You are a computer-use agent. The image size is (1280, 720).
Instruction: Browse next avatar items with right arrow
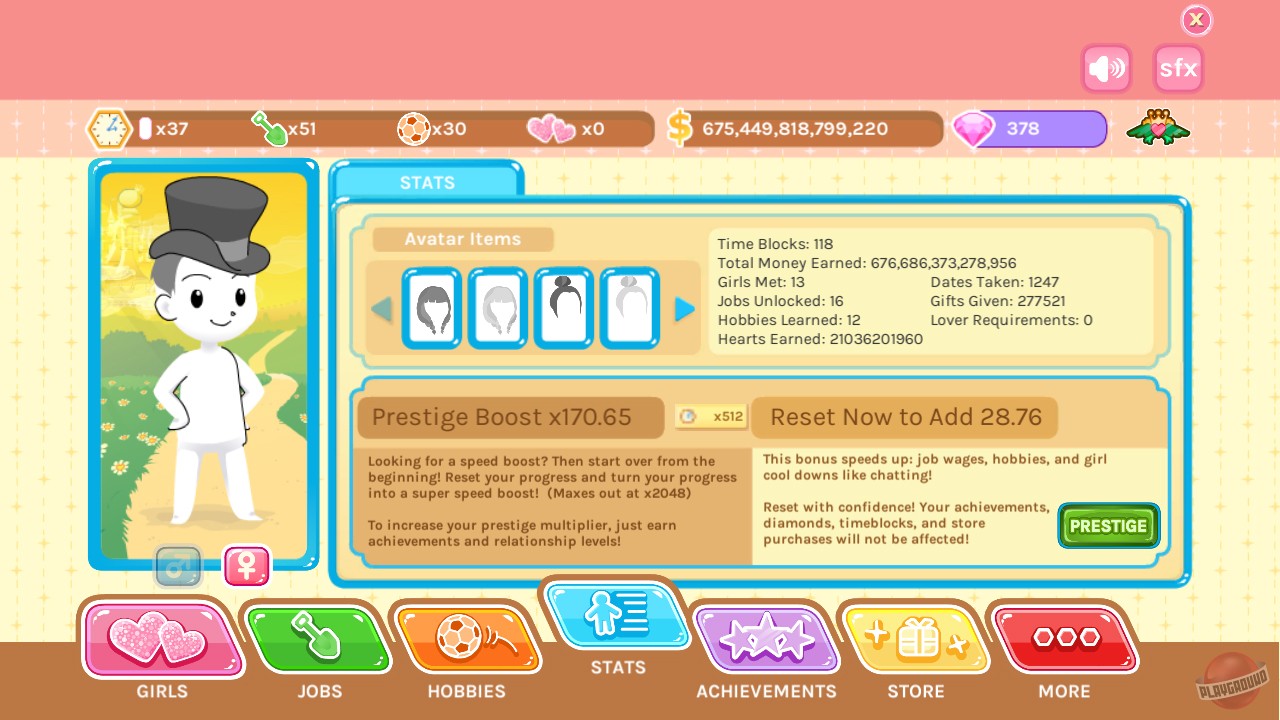(x=685, y=308)
